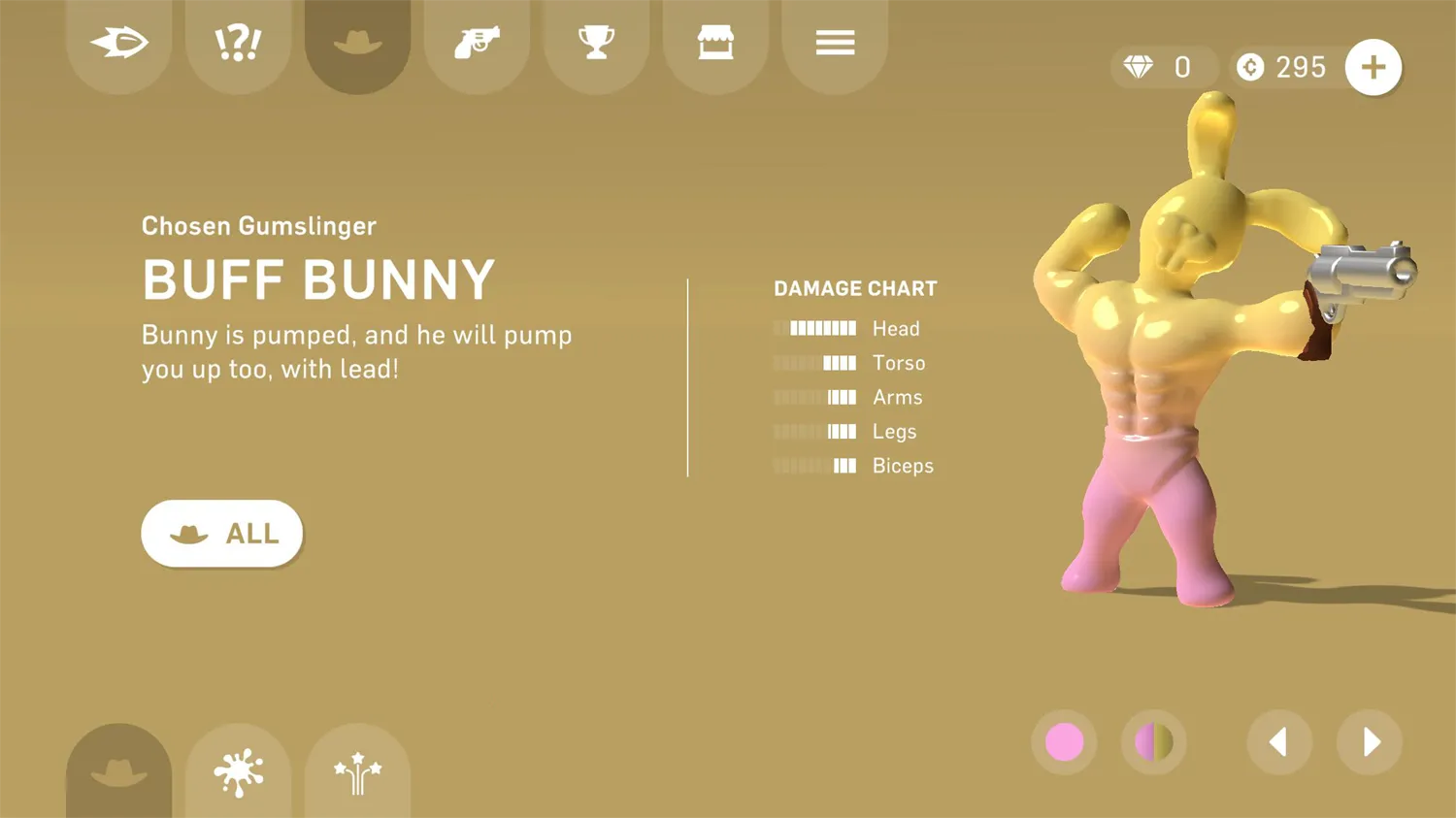The height and width of the screenshot is (818, 1456).
Task: Click the diamond currency counter
Action: pyautogui.click(x=1163, y=67)
